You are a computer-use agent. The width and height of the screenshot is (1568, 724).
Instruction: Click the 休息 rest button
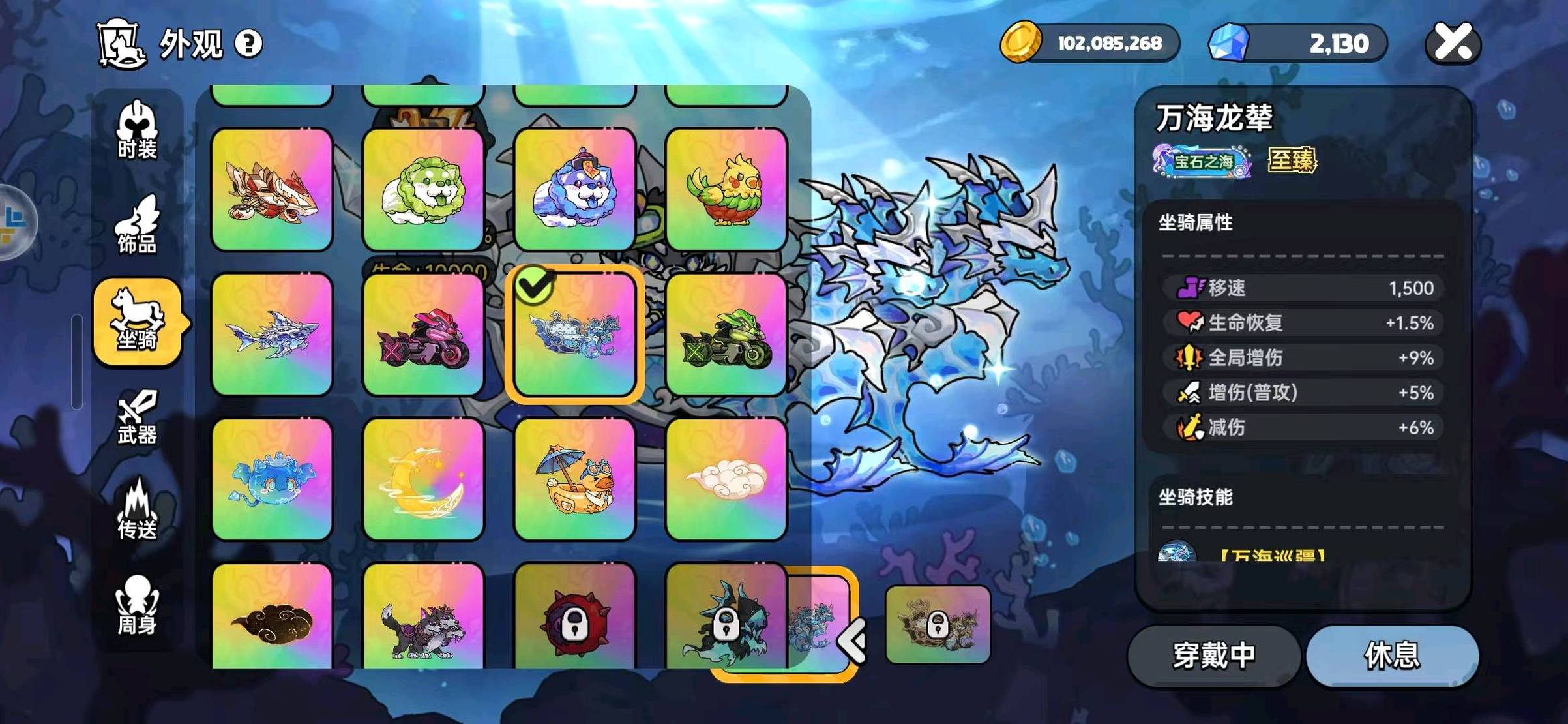1392,656
